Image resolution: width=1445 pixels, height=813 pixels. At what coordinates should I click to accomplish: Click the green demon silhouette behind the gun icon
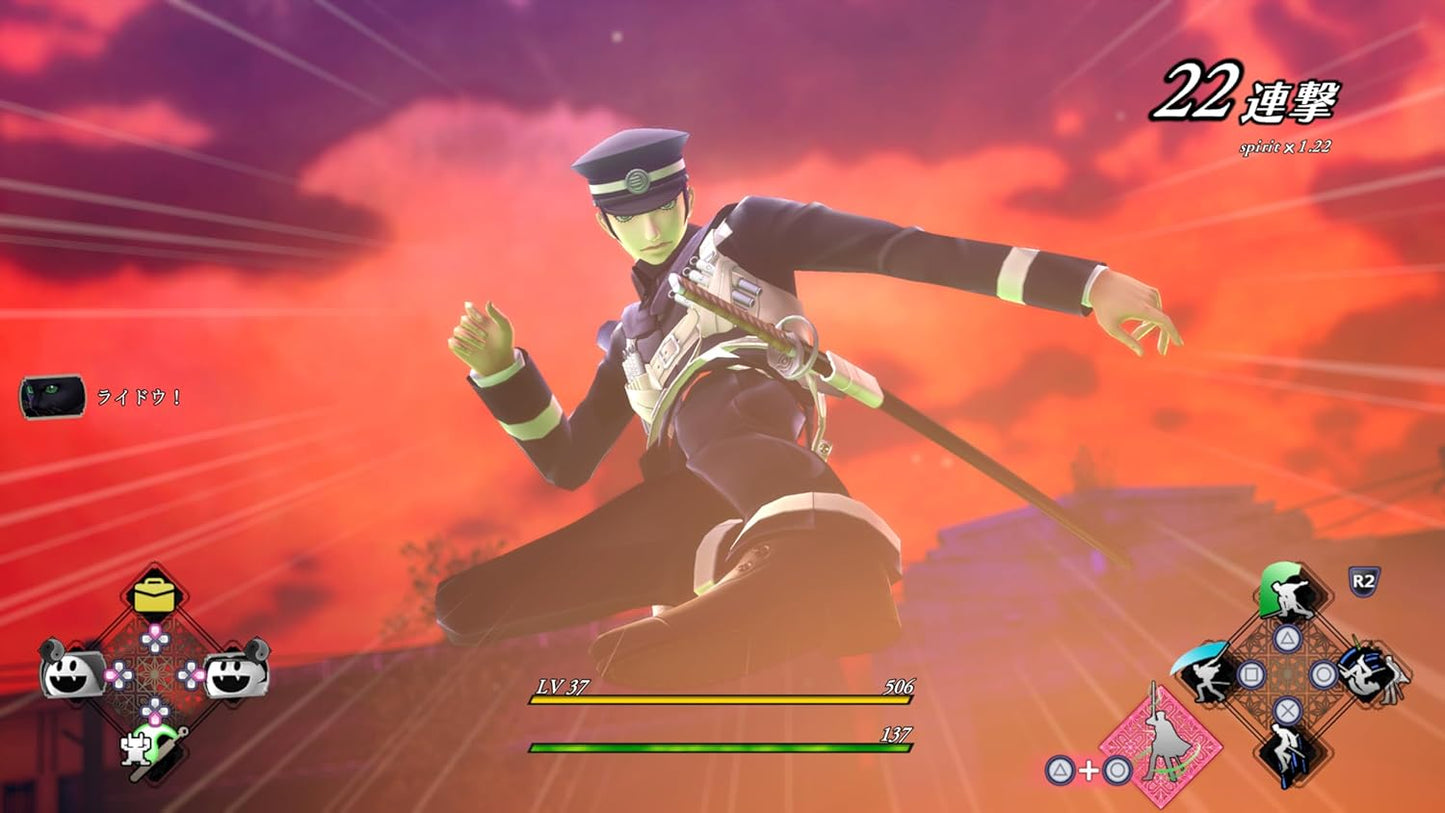coord(162,742)
